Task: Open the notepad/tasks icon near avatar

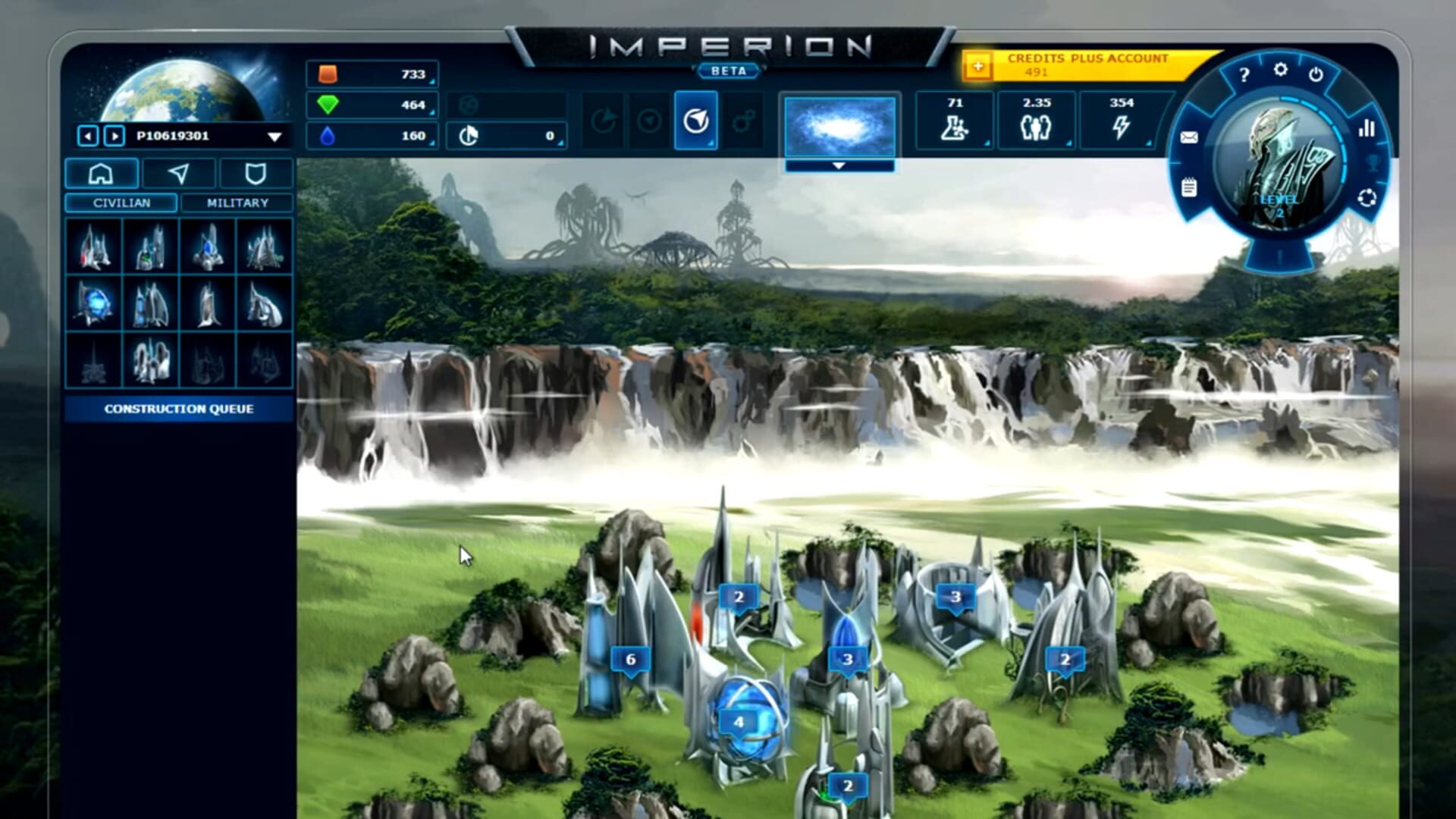Action: [1187, 187]
